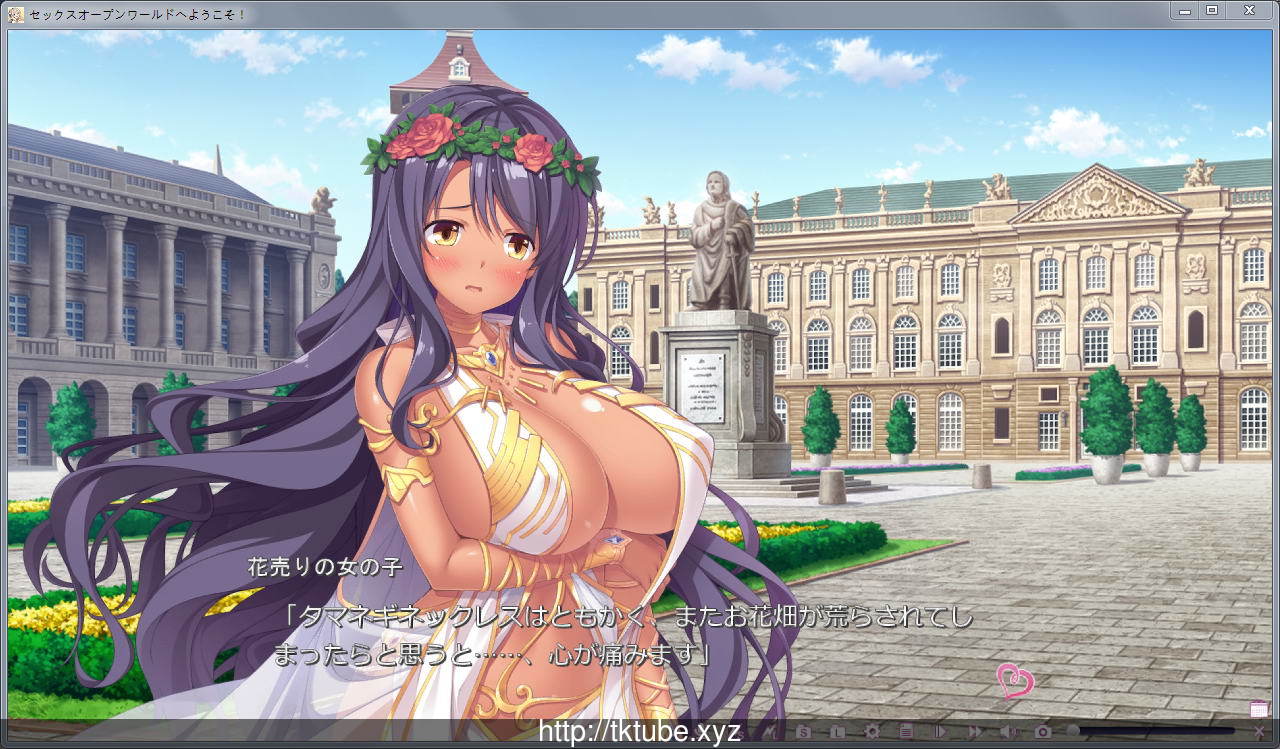Open the save menu with the S icon

point(803,732)
